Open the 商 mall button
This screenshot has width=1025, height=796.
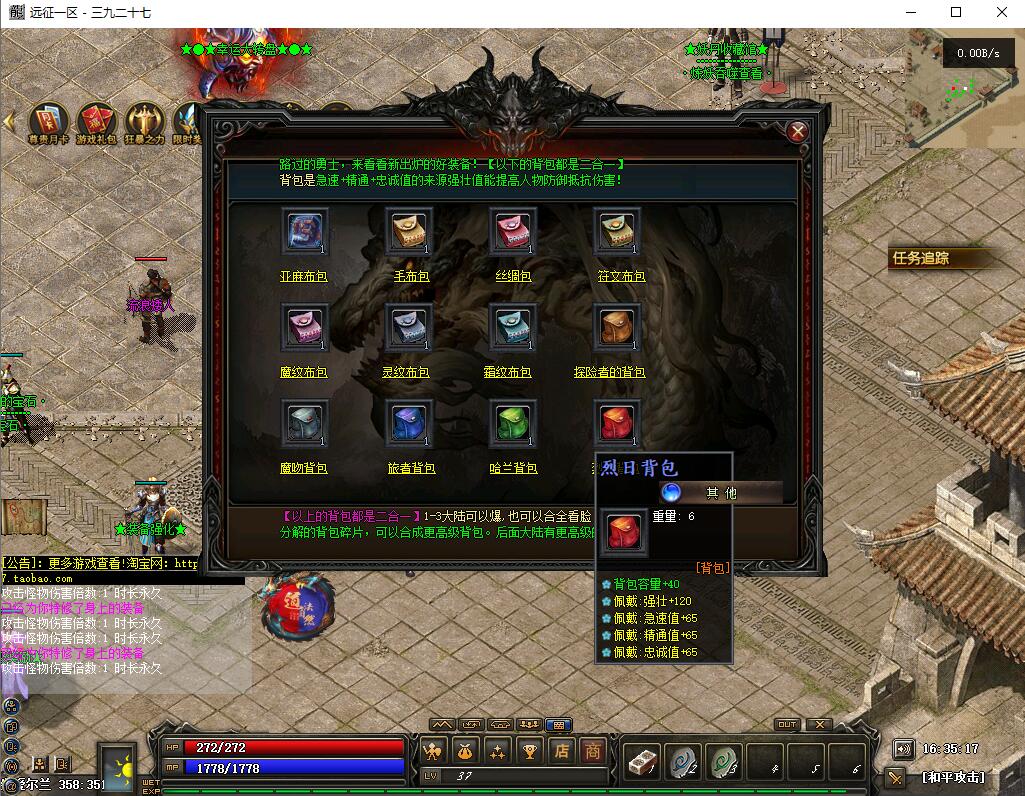tap(593, 750)
